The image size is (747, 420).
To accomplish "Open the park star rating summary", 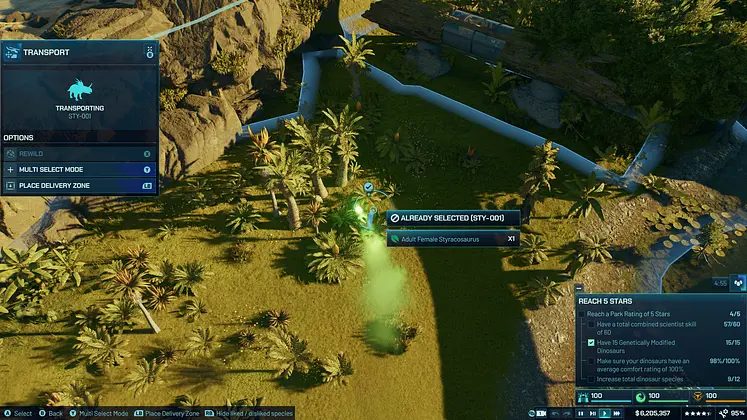I will pyautogui.click(x=696, y=411).
